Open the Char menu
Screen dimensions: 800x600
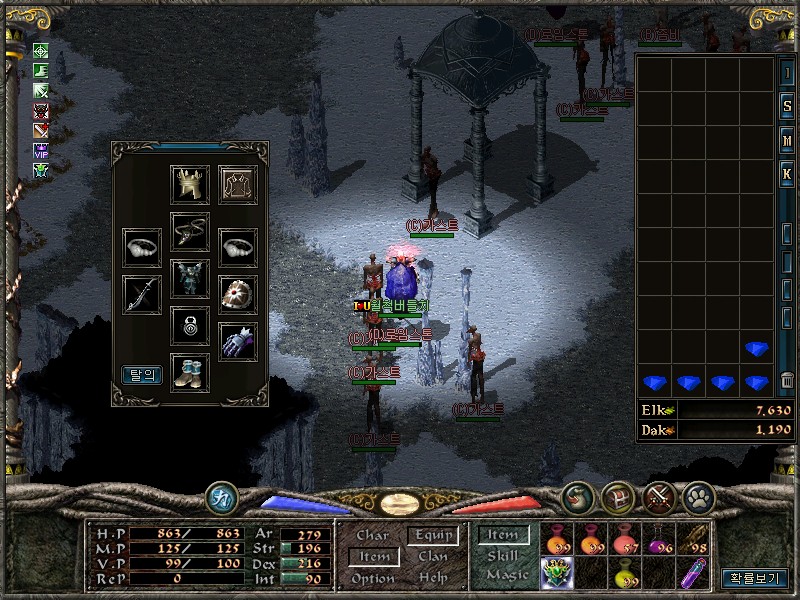[372, 535]
